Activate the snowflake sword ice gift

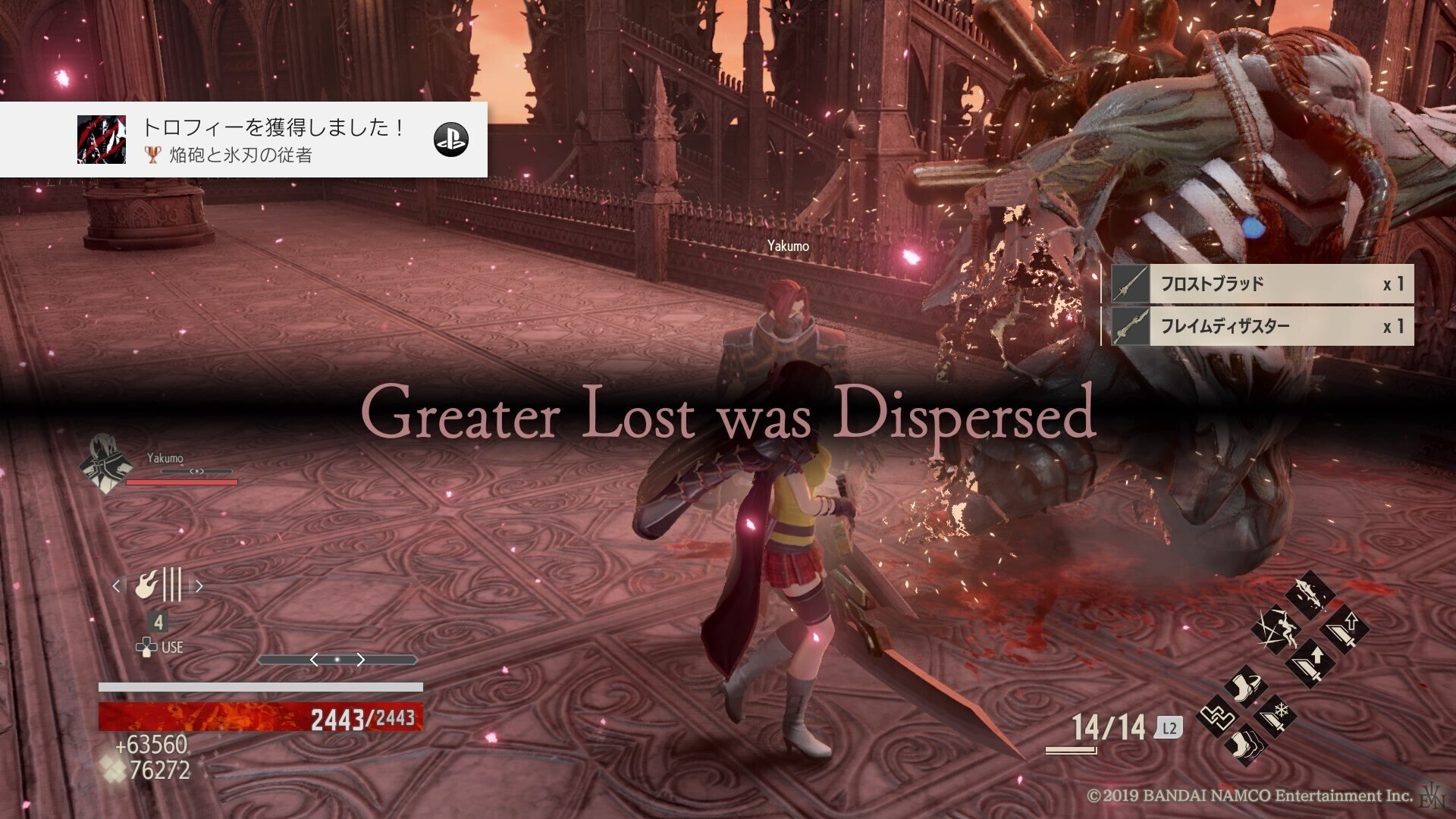tap(1274, 714)
